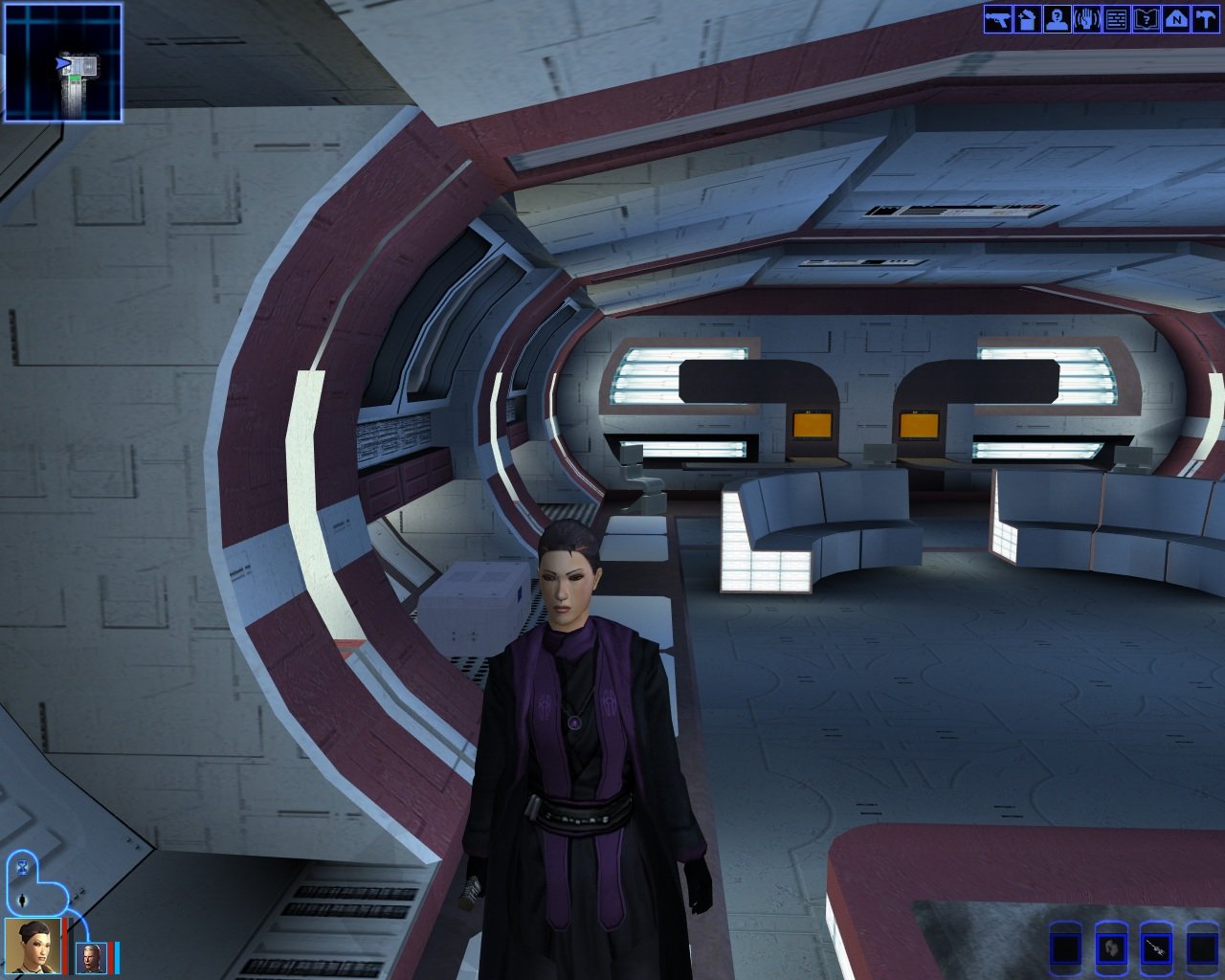Switch to the grey-haired companion portrait

pos(92,956)
